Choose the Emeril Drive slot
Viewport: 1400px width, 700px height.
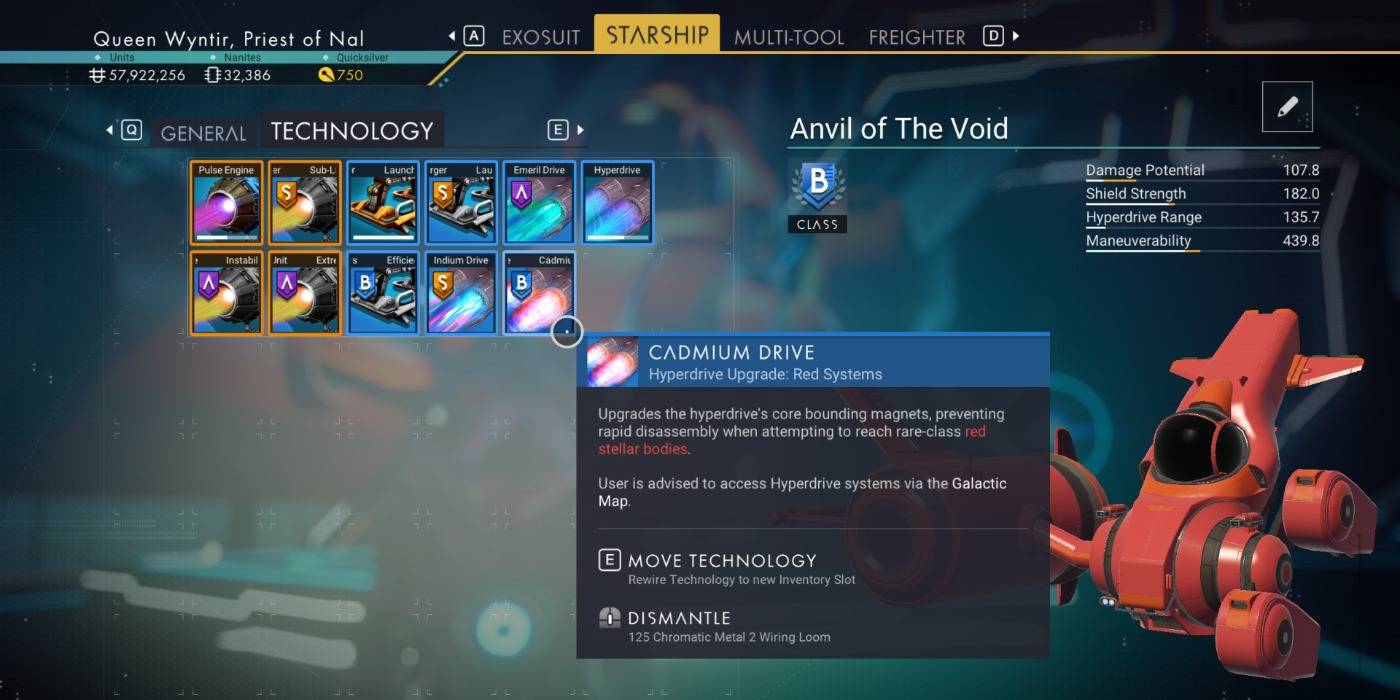tap(540, 203)
